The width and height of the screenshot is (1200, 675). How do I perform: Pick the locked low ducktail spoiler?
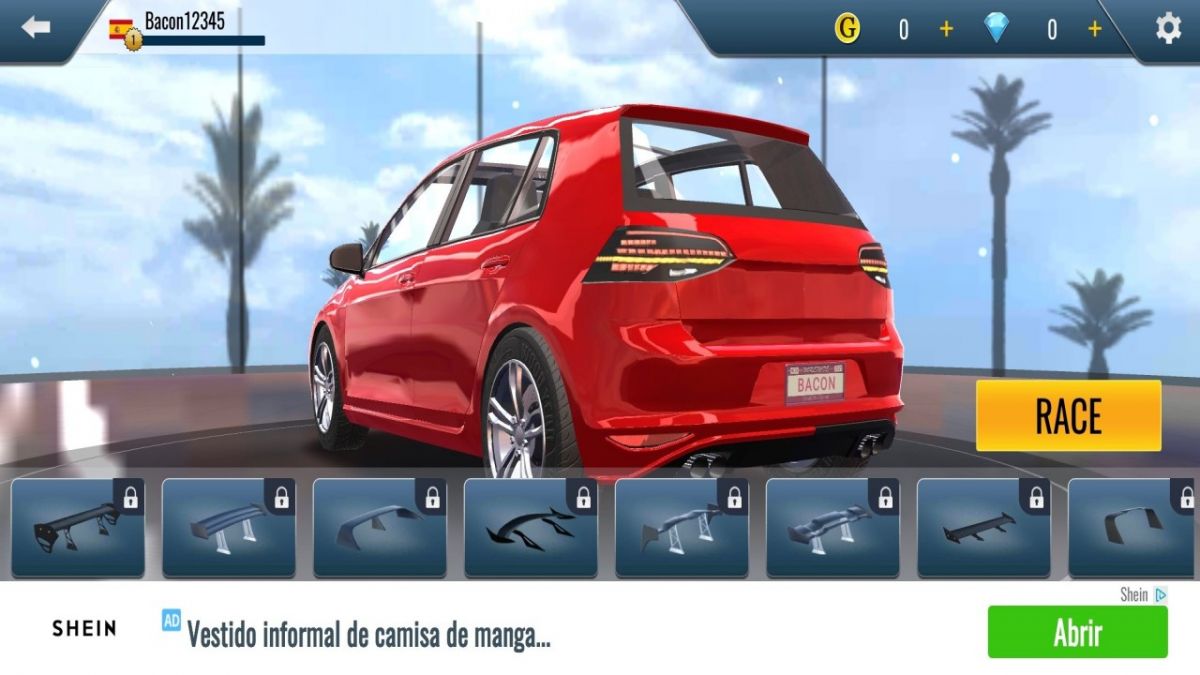tap(380, 527)
